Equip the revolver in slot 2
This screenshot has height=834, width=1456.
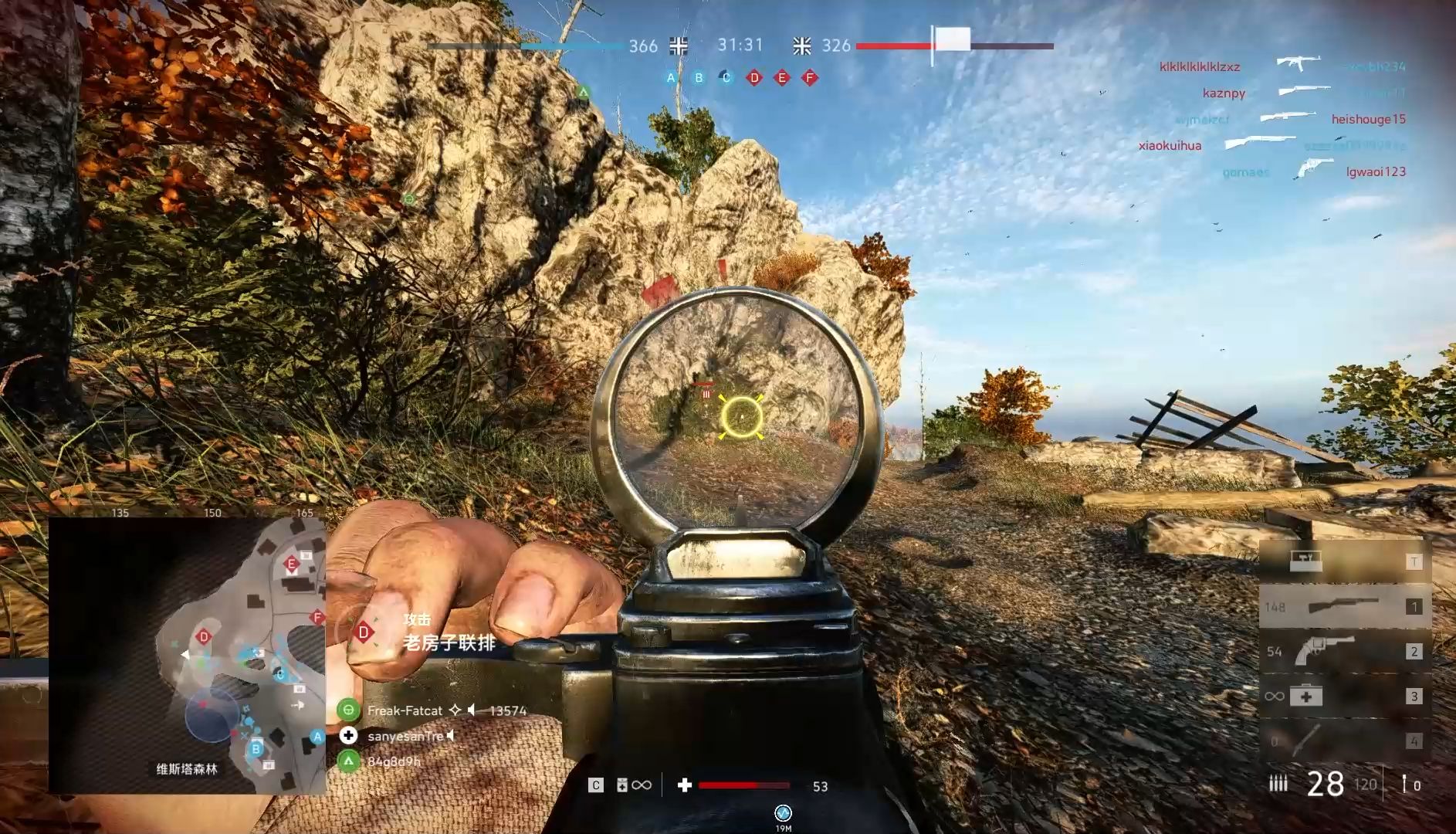[x=1344, y=651]
